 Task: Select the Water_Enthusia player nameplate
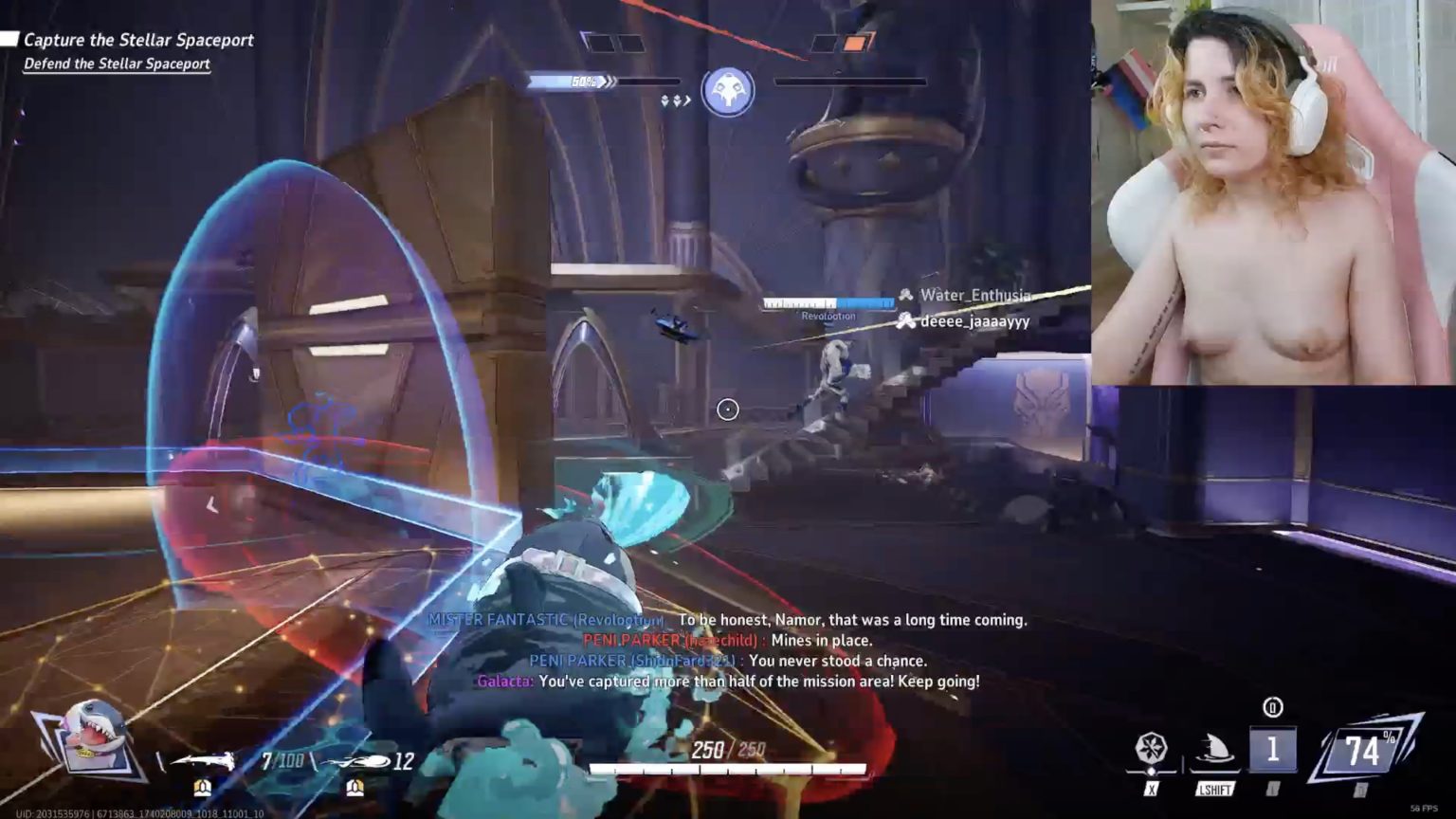[x=974, y=296]
